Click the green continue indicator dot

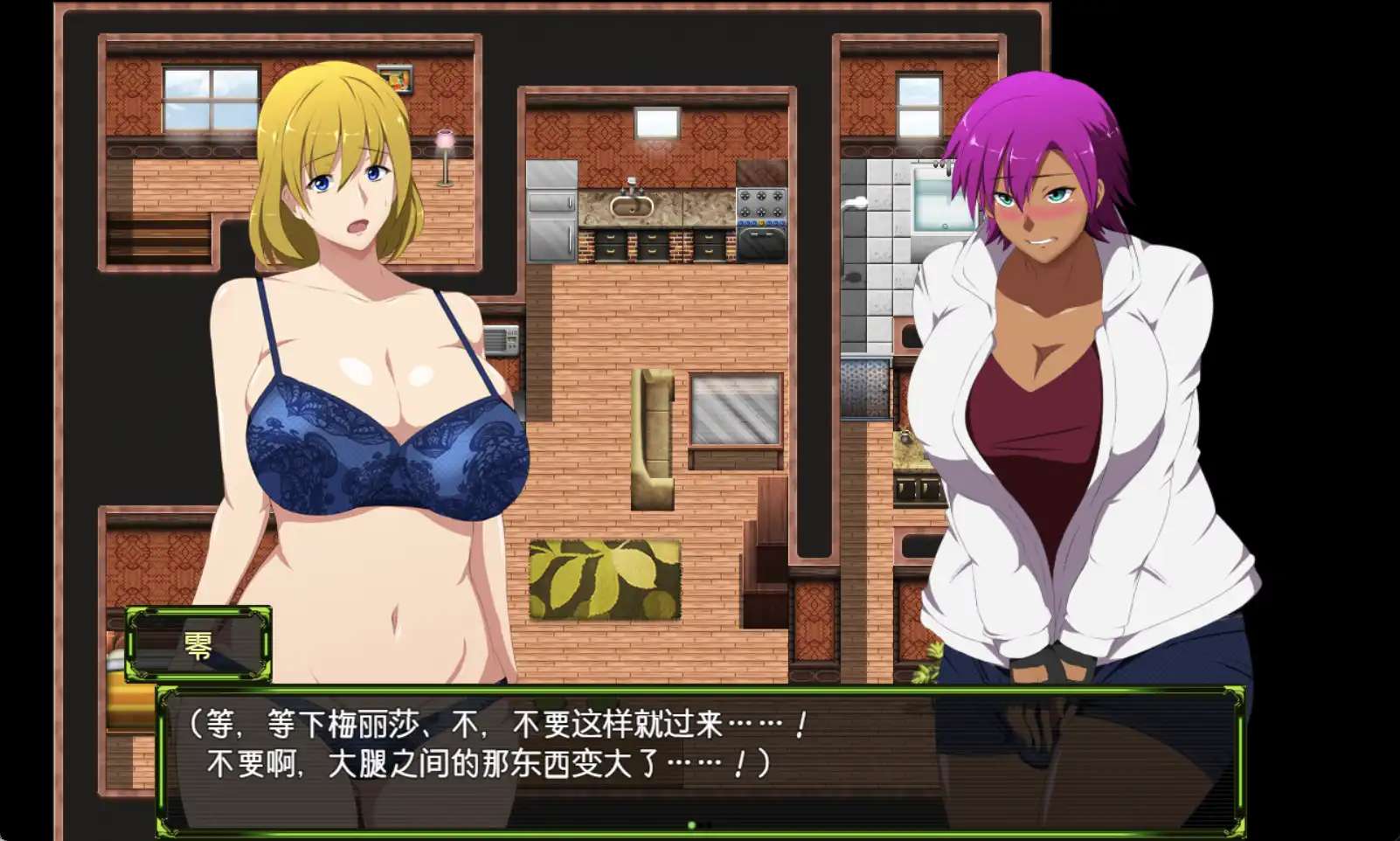[692, 824]
